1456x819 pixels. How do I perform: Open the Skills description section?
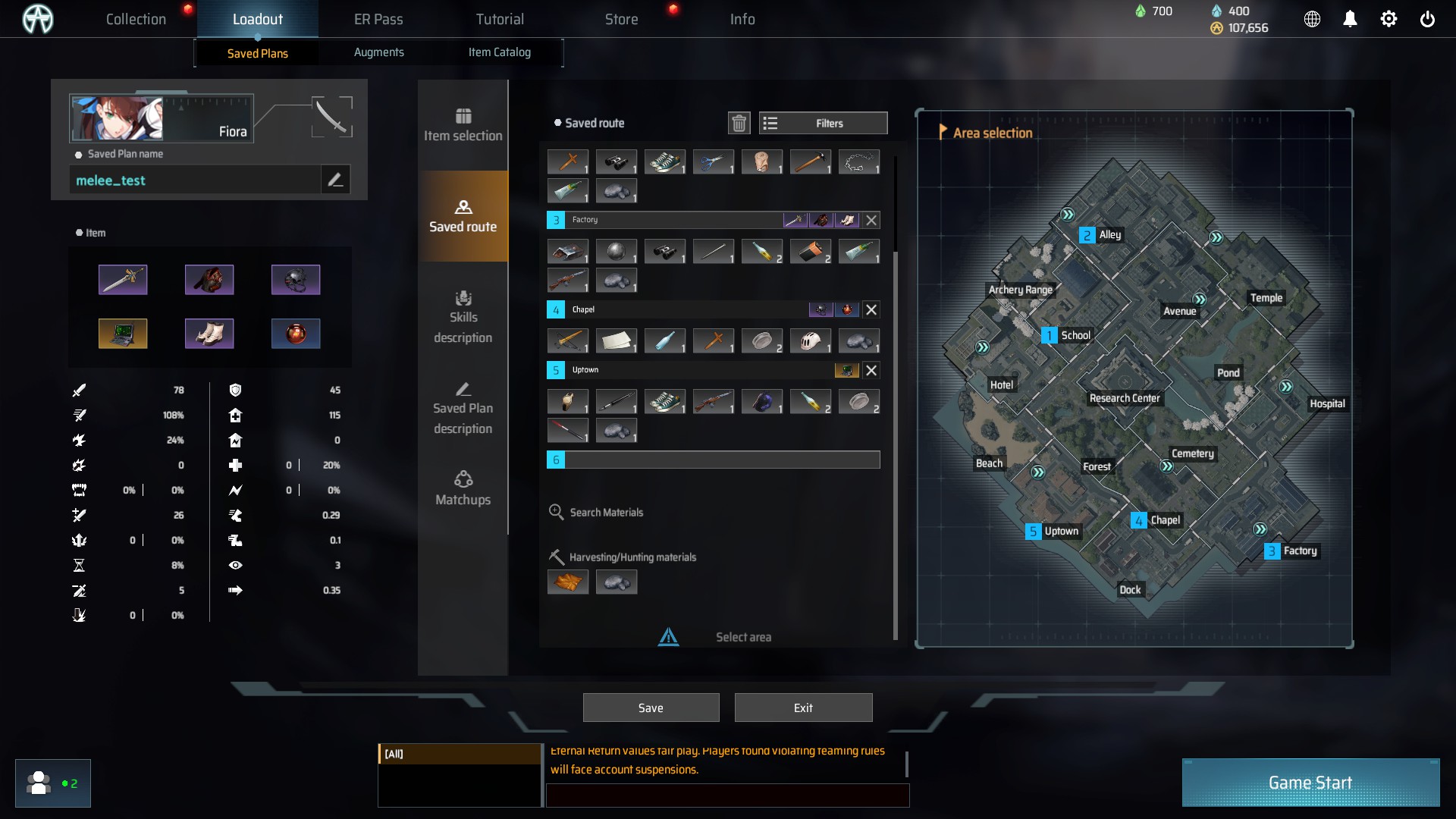[463, 317]
